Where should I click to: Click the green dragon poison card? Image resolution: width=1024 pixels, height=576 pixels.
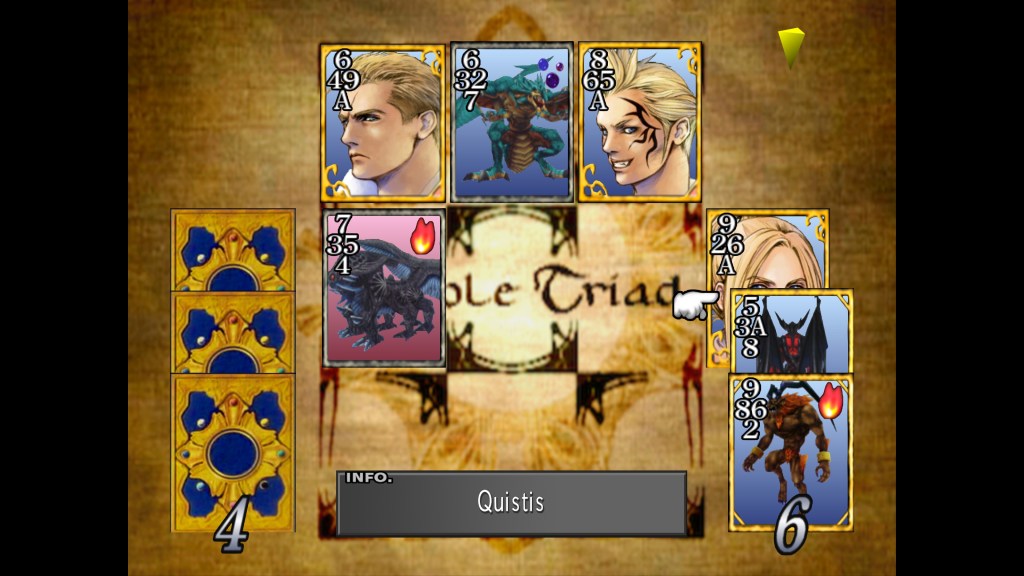511,122
